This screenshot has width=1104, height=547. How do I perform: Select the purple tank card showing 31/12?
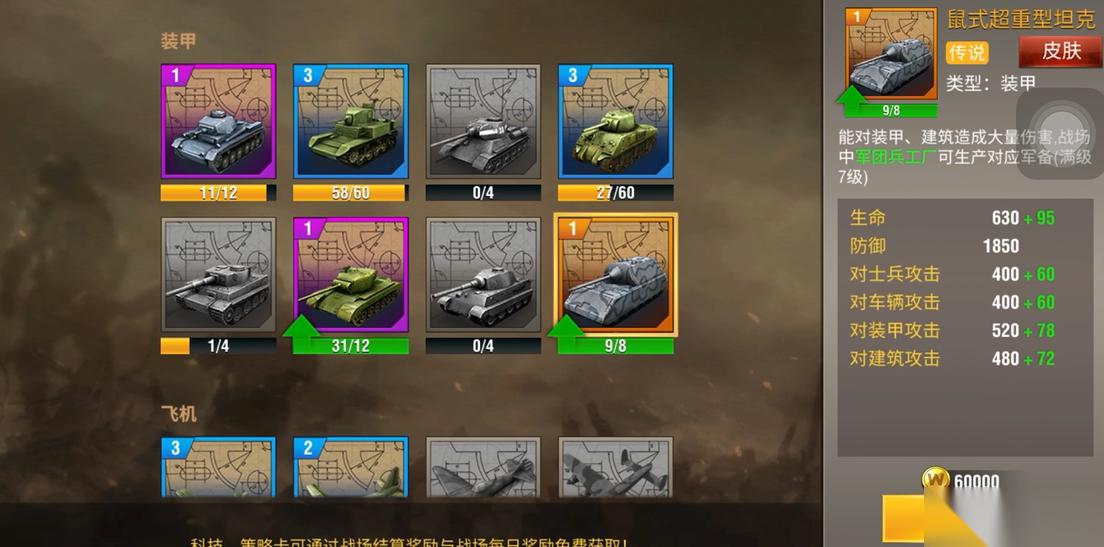350,275
